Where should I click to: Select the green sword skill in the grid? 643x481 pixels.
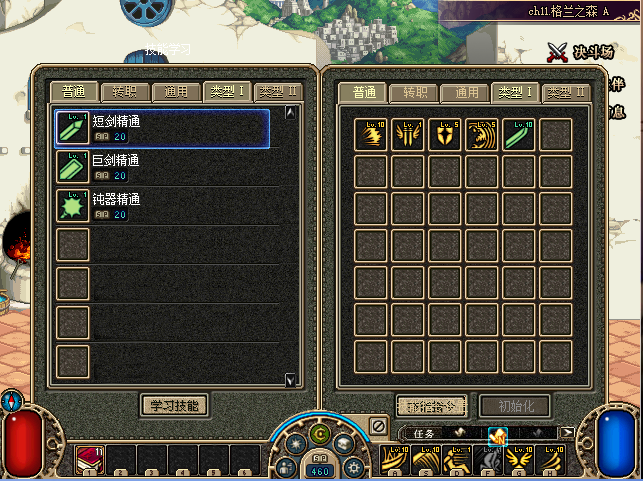(x=519, y=134)
